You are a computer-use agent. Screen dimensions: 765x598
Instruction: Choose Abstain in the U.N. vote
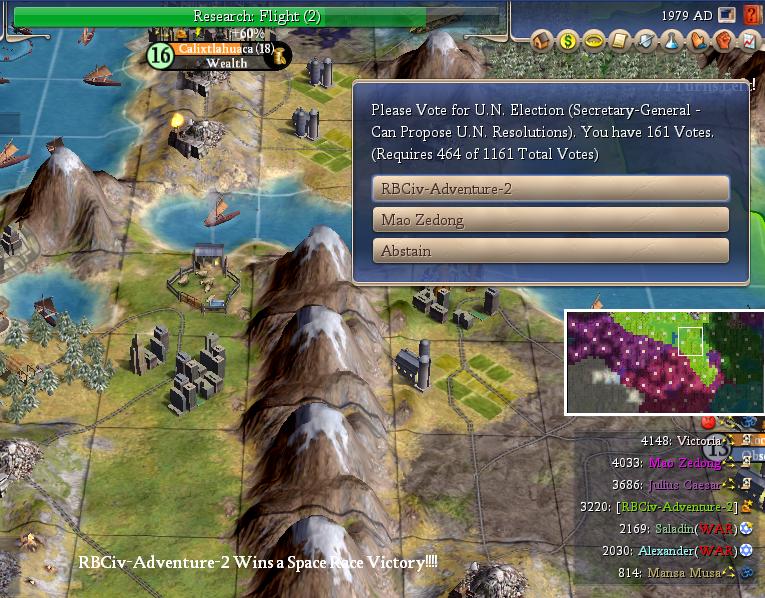550,251
